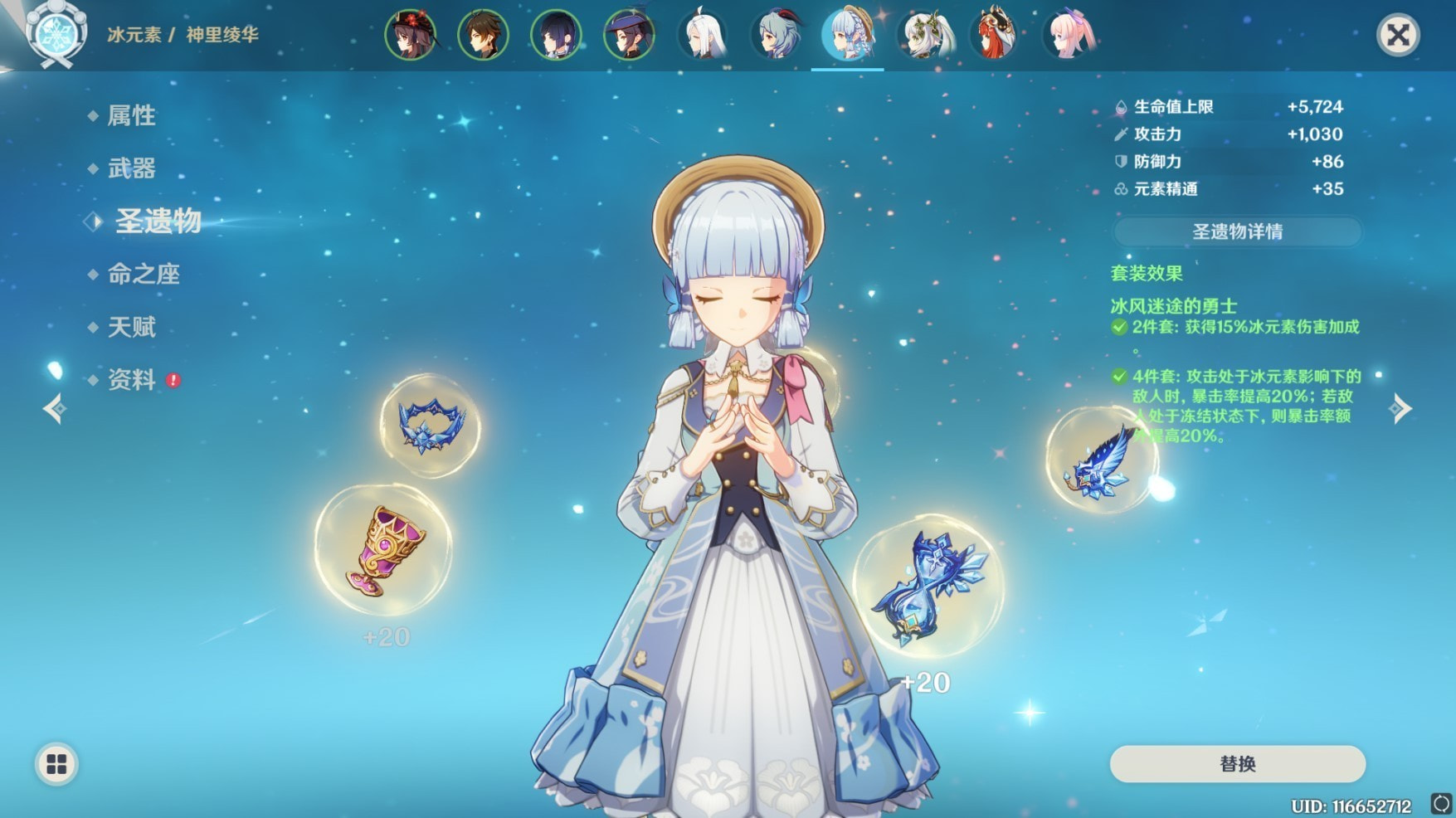1456x818 pixels.
Task: Select Nahida's portrait
Action: pyautogui.click(x=925, y=36)
